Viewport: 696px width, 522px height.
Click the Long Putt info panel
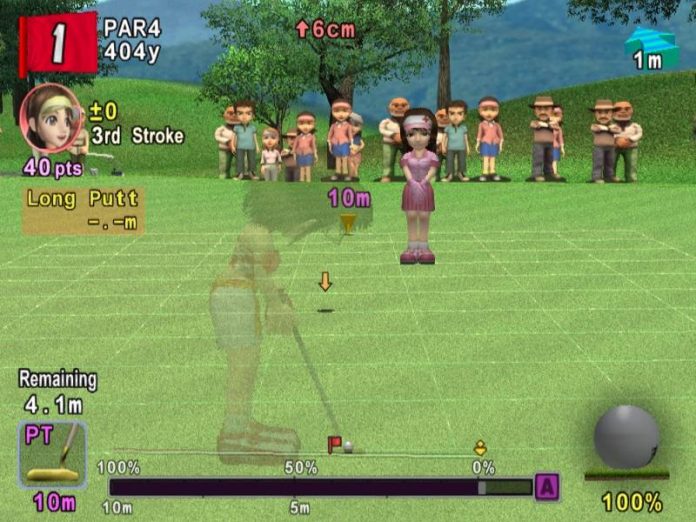[x=83, y=209]
